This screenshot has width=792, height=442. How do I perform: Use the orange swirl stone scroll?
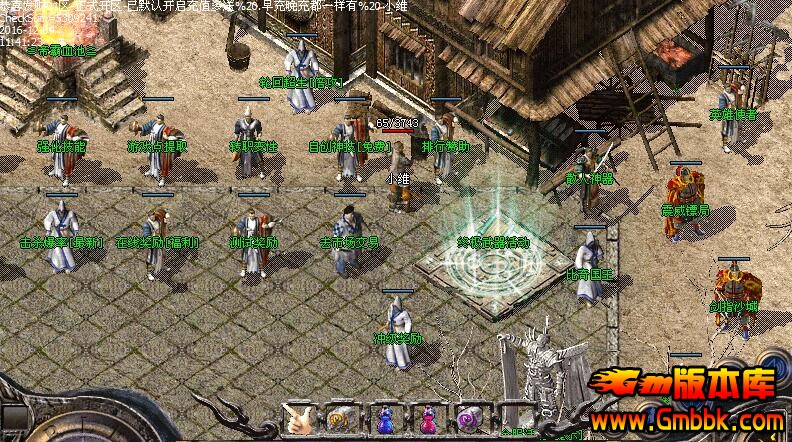point(338,418)
